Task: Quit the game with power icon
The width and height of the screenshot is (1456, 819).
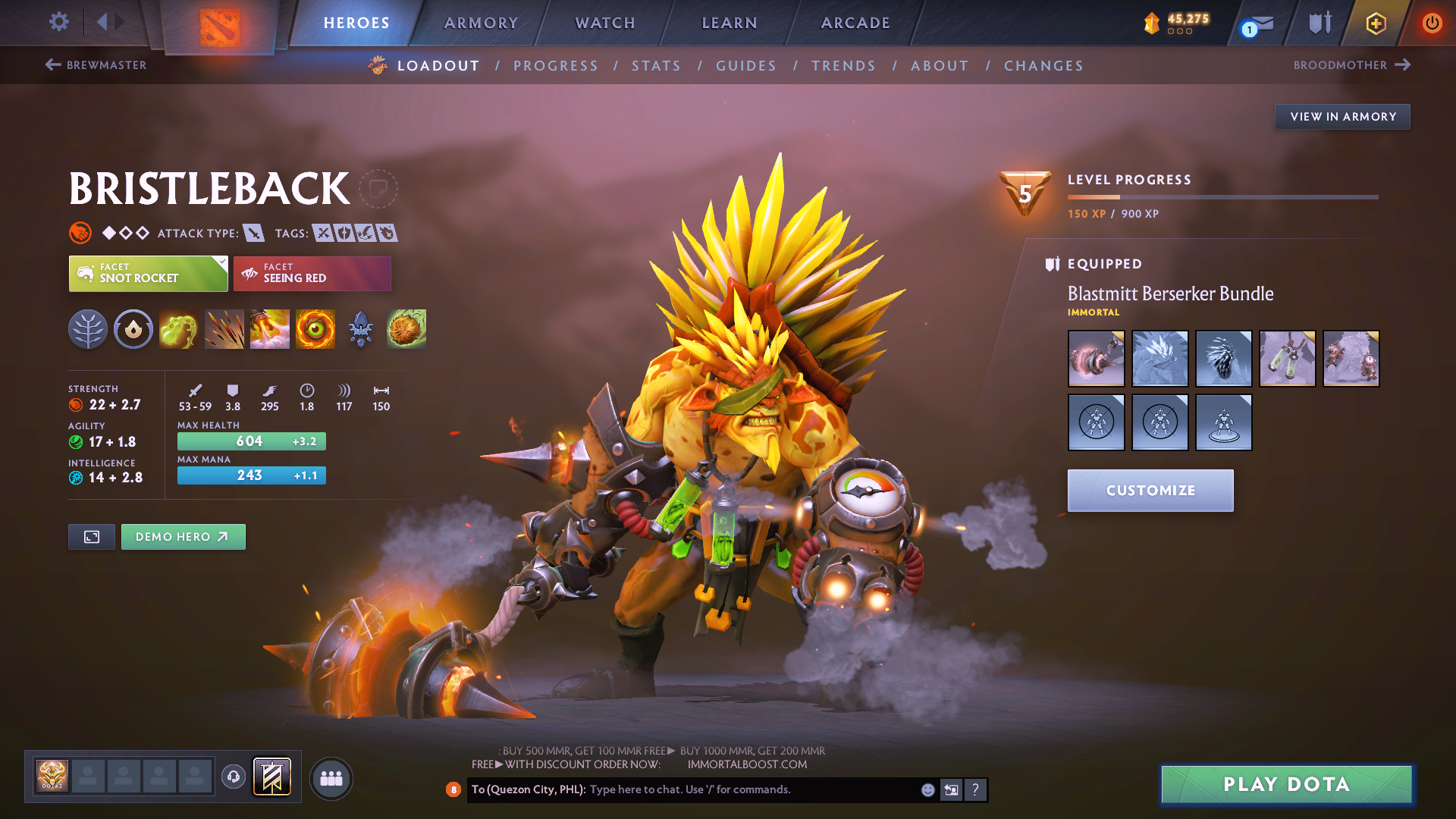Action: pos(1432,23)
